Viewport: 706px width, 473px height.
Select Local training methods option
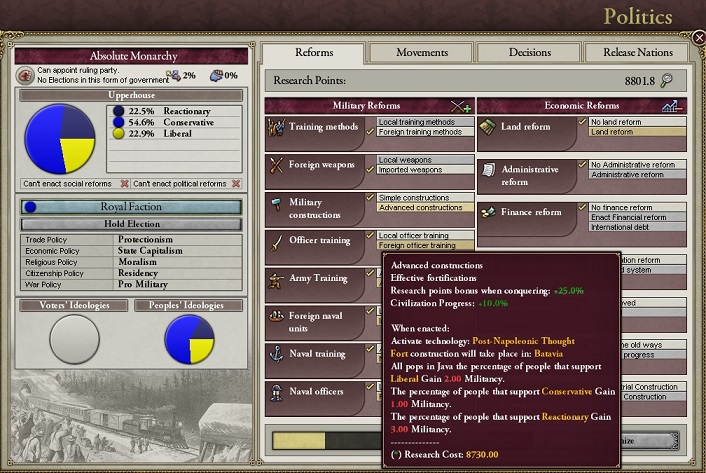tap(420, 122)
